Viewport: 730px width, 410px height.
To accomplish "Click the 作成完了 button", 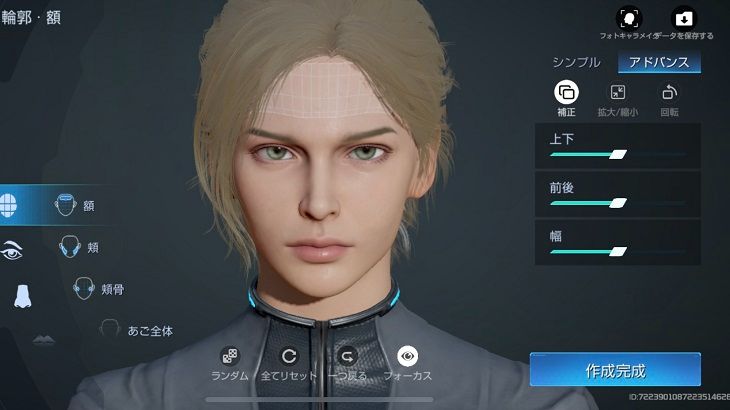I will 615,370.
